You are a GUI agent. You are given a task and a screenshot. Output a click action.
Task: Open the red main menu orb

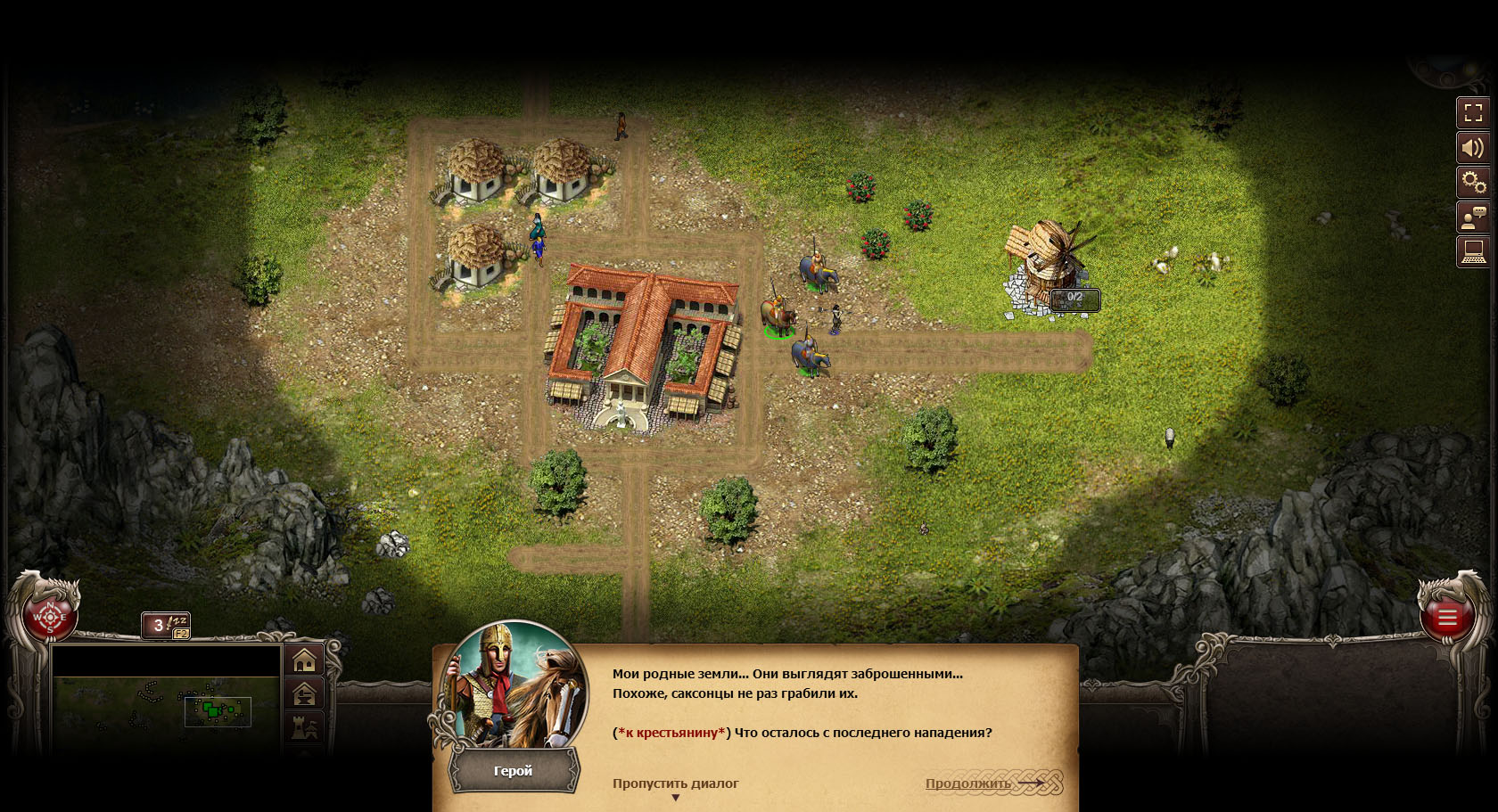(x=1446, y=617)
